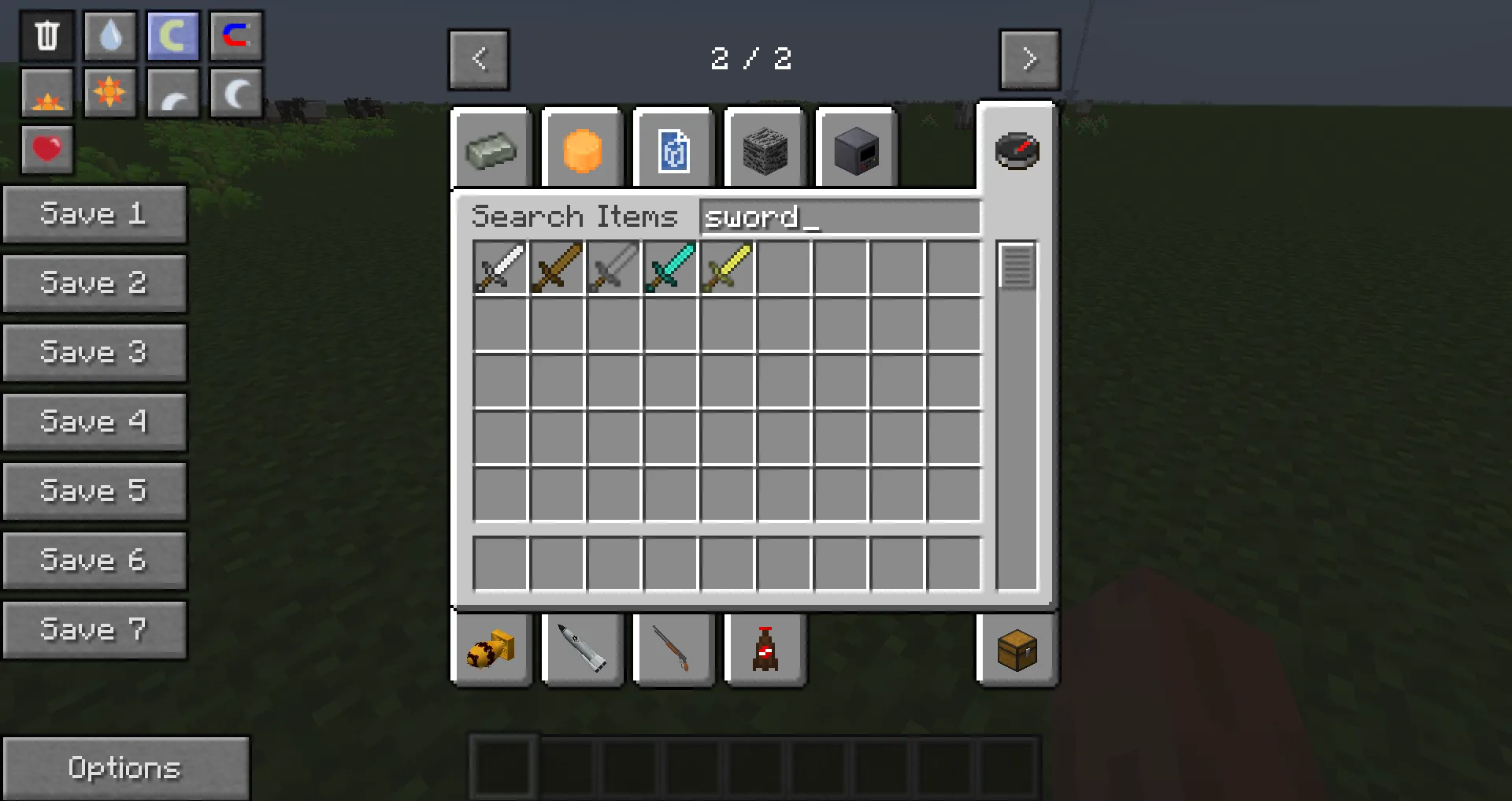
Task: Toggle dusk with the small moon icon
Action: tap(172, 94)
